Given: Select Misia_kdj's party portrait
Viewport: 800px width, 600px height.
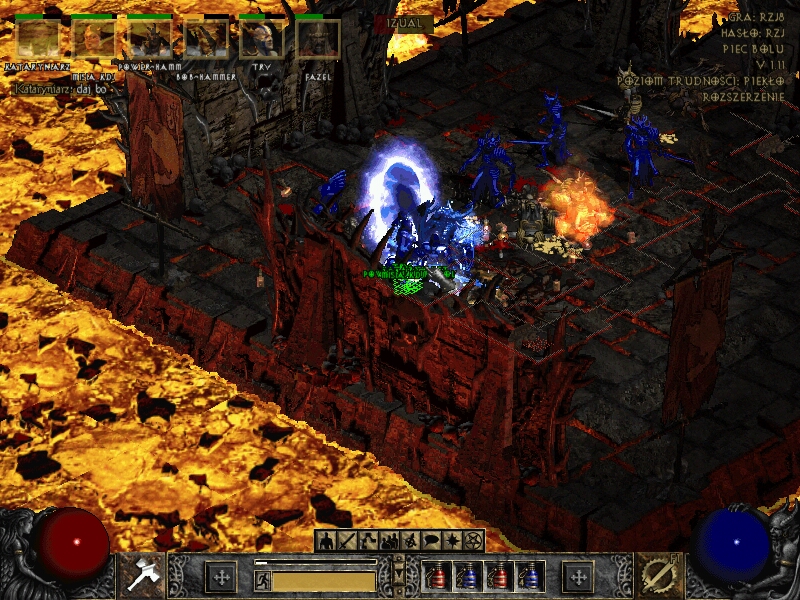Looking at the screenshot, I should click(x=94, y=40).
